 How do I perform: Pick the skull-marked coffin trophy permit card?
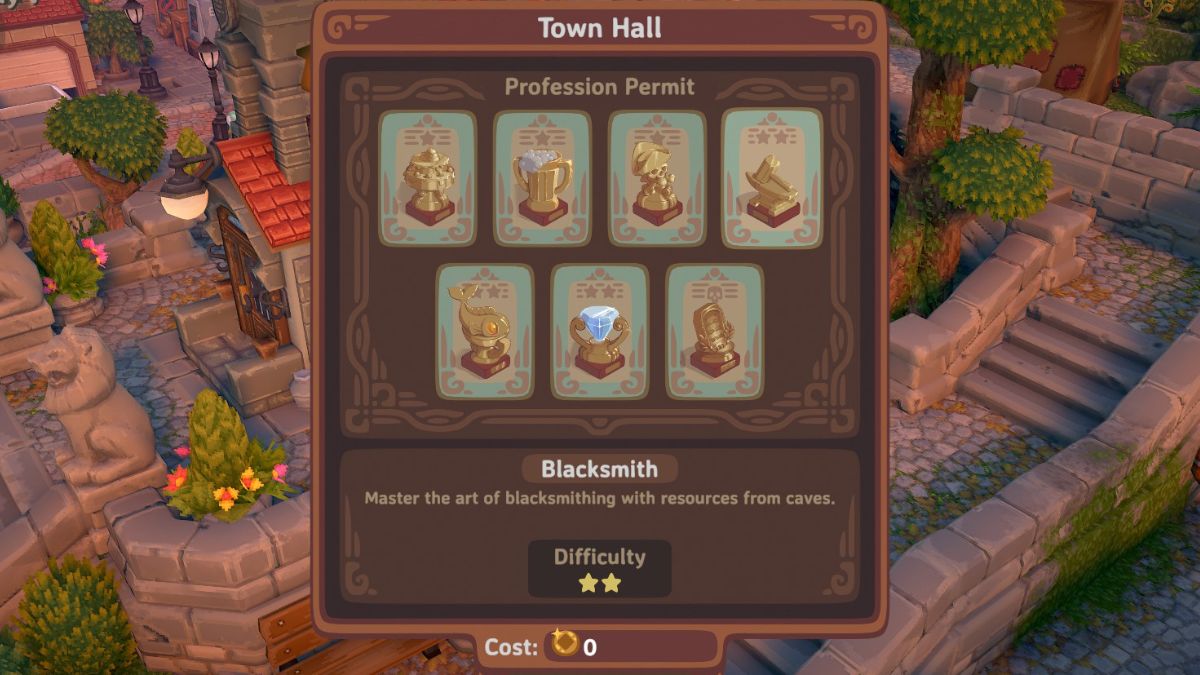click(714, 331)
